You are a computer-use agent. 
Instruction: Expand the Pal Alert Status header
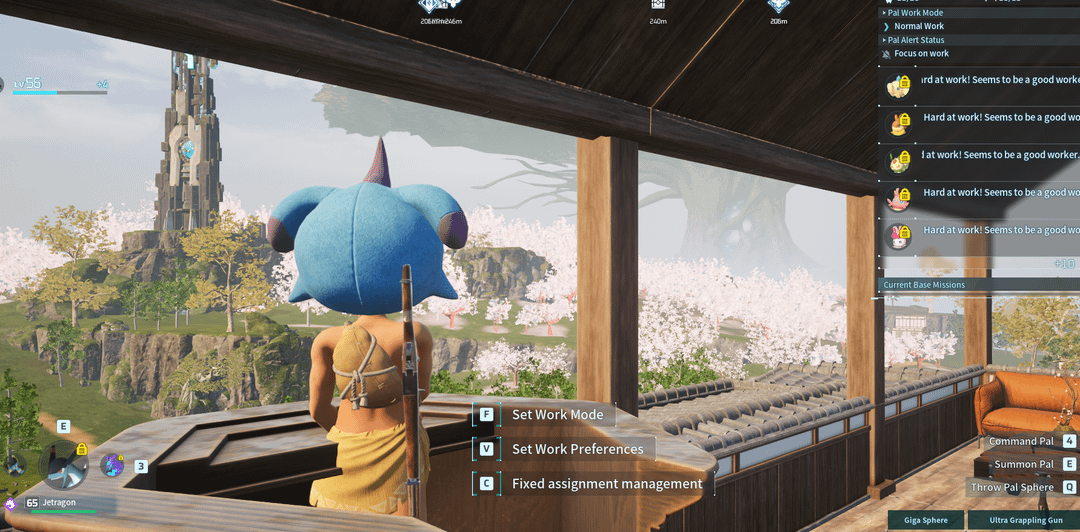pyautogui.click(x=916, y=40)
